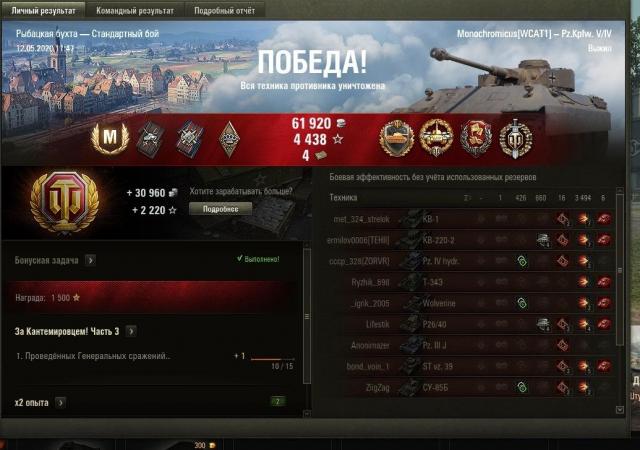This screenshot has width=640, height=450.
Task: Expand the Бонусная задача arrow
Action: [90, 260]
